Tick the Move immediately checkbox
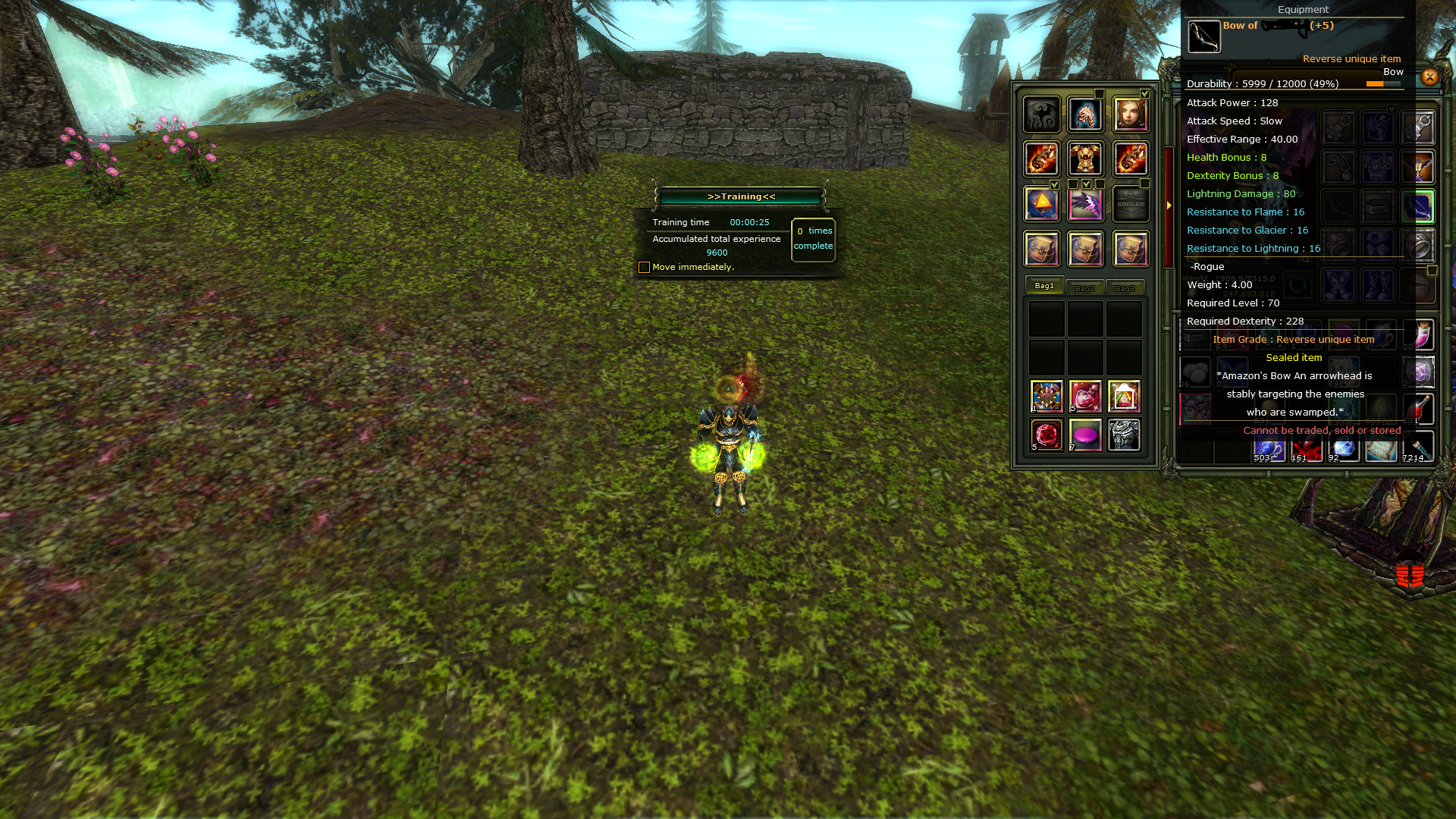This screenshot has height=819, width=1456. click(x=644, y=267)
